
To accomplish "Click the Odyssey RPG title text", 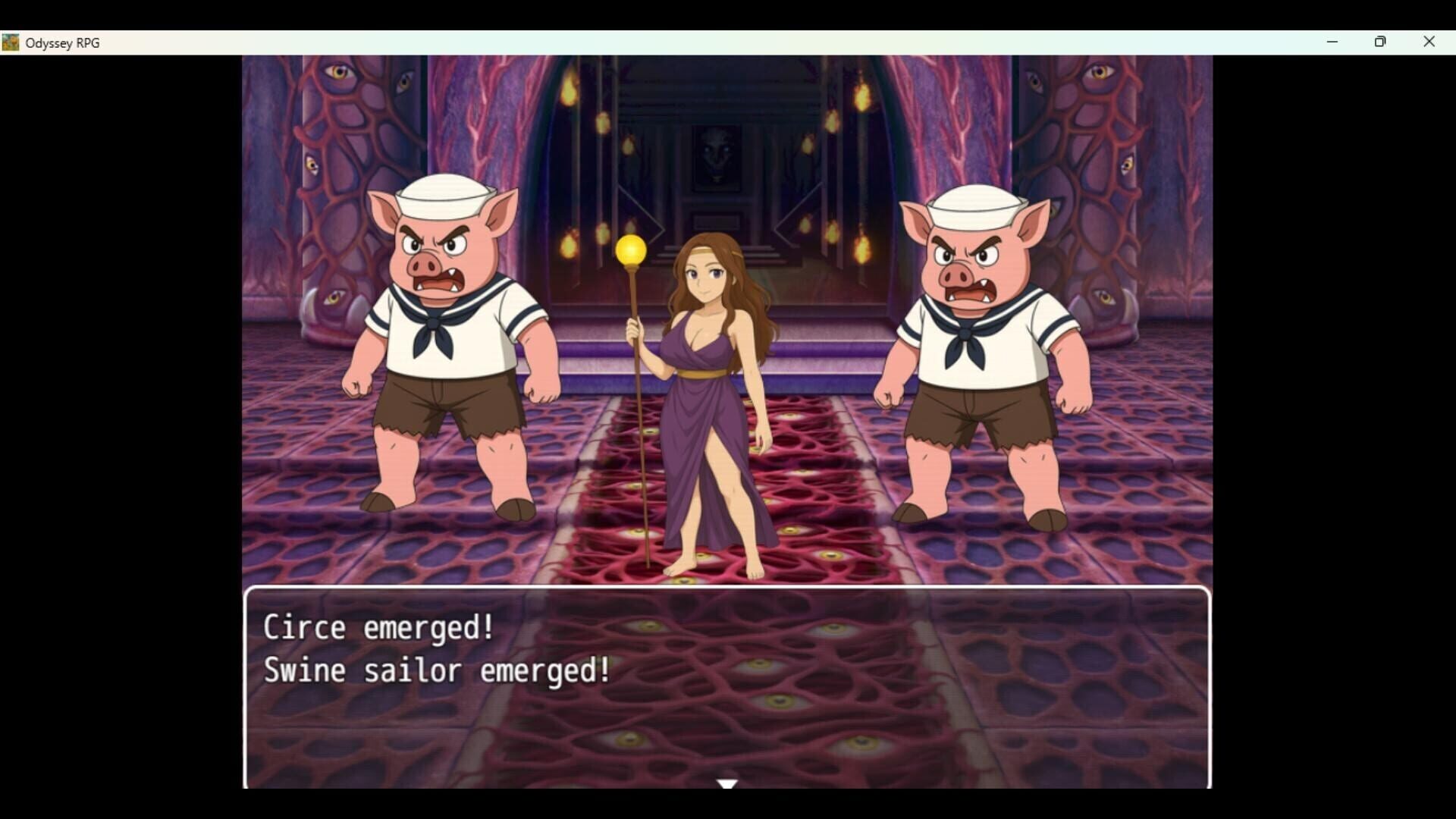I will [62, 43].
